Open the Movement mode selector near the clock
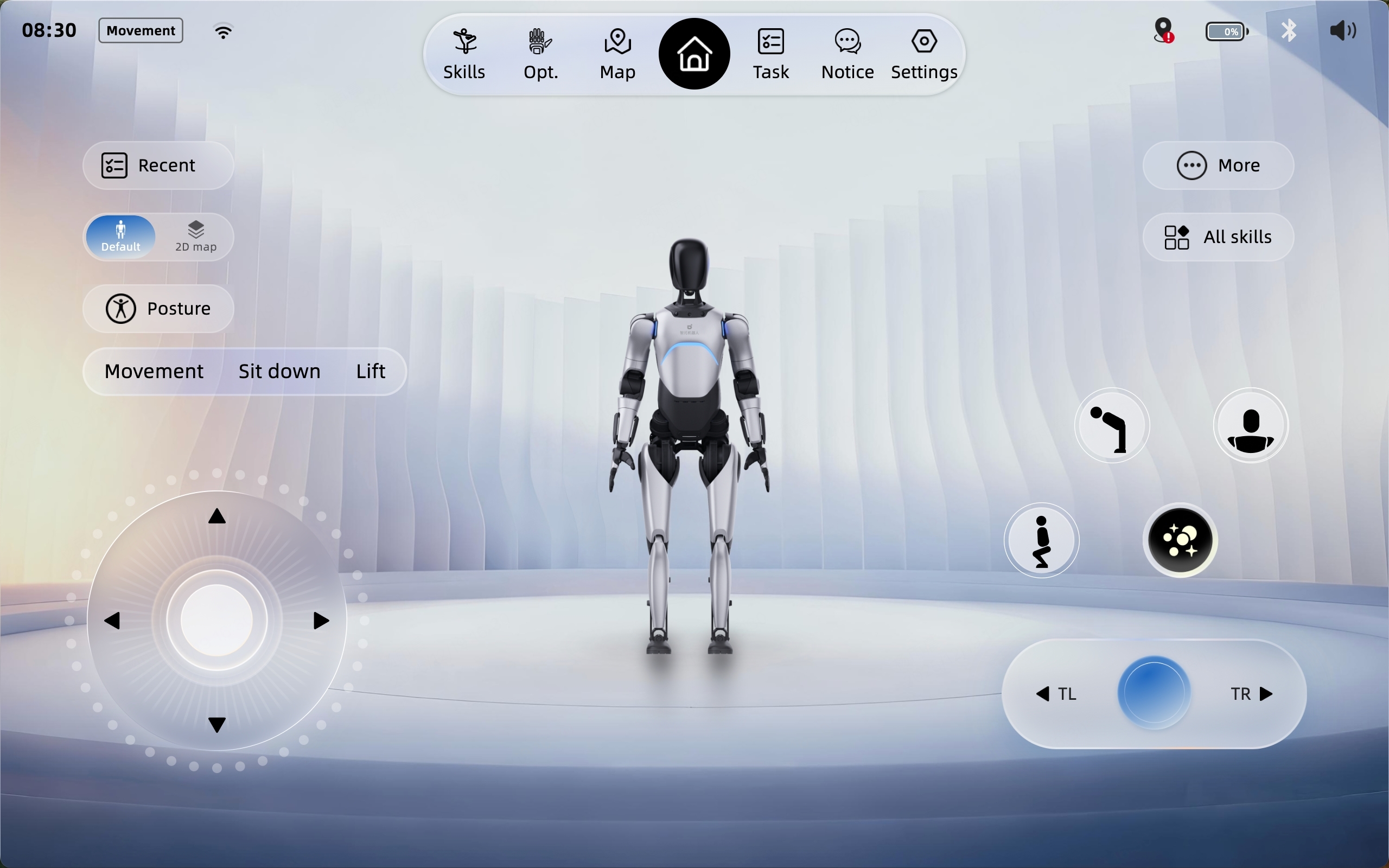The height and width of the screenshot is (868, 1389). (x=140, y=30)
